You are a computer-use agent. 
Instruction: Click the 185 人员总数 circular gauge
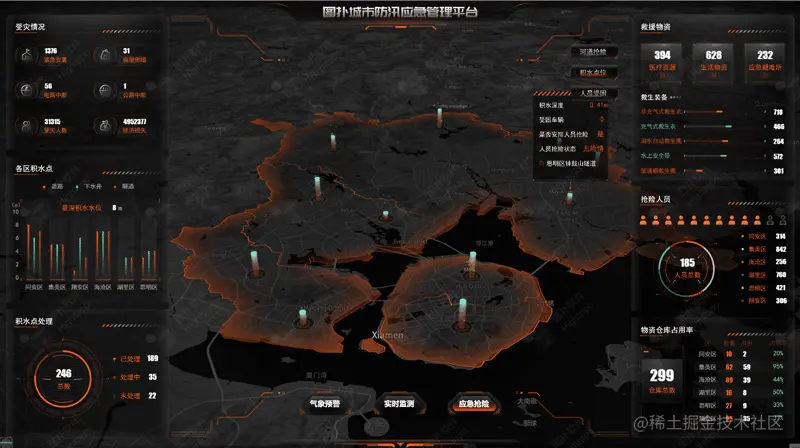click(687, 266)
